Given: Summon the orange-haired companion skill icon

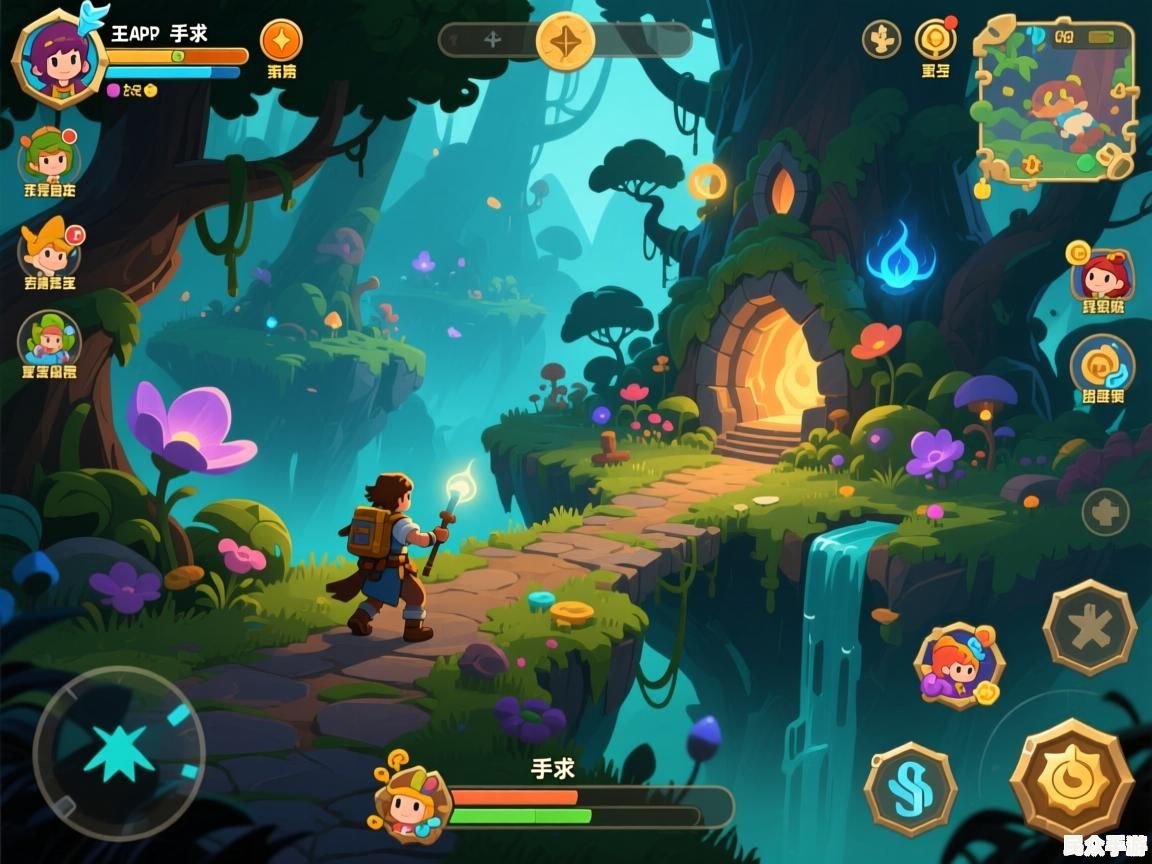Looking at the screenshot, I should 958,666.
